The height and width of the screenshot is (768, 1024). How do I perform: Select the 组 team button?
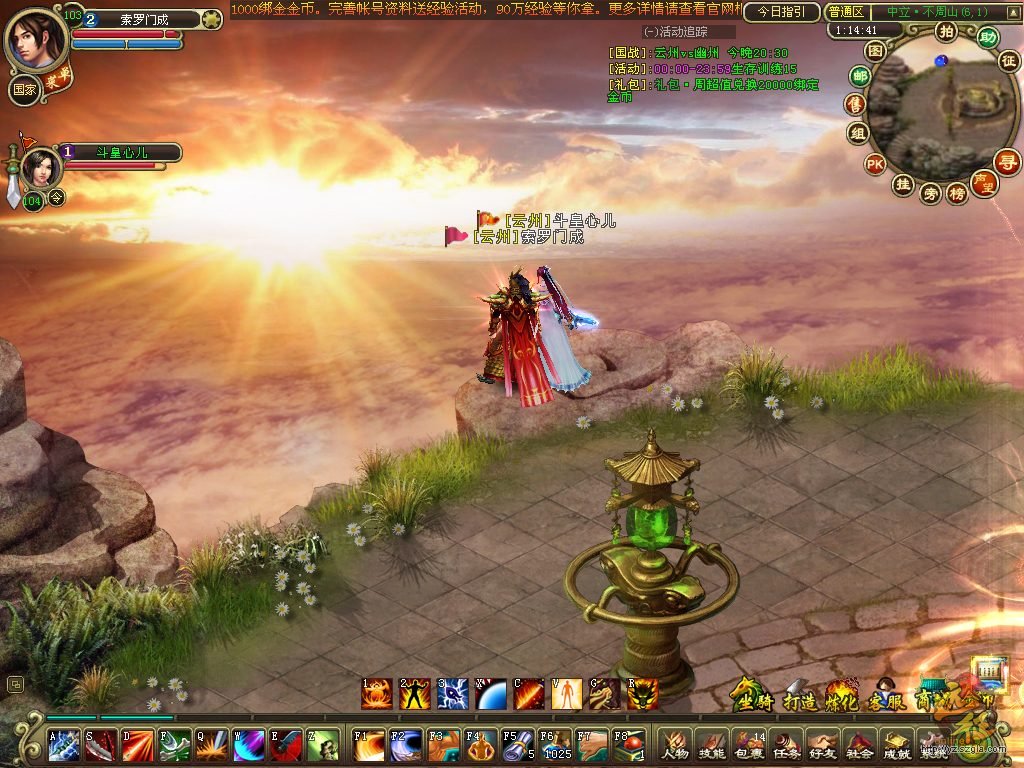click(858, 133)
